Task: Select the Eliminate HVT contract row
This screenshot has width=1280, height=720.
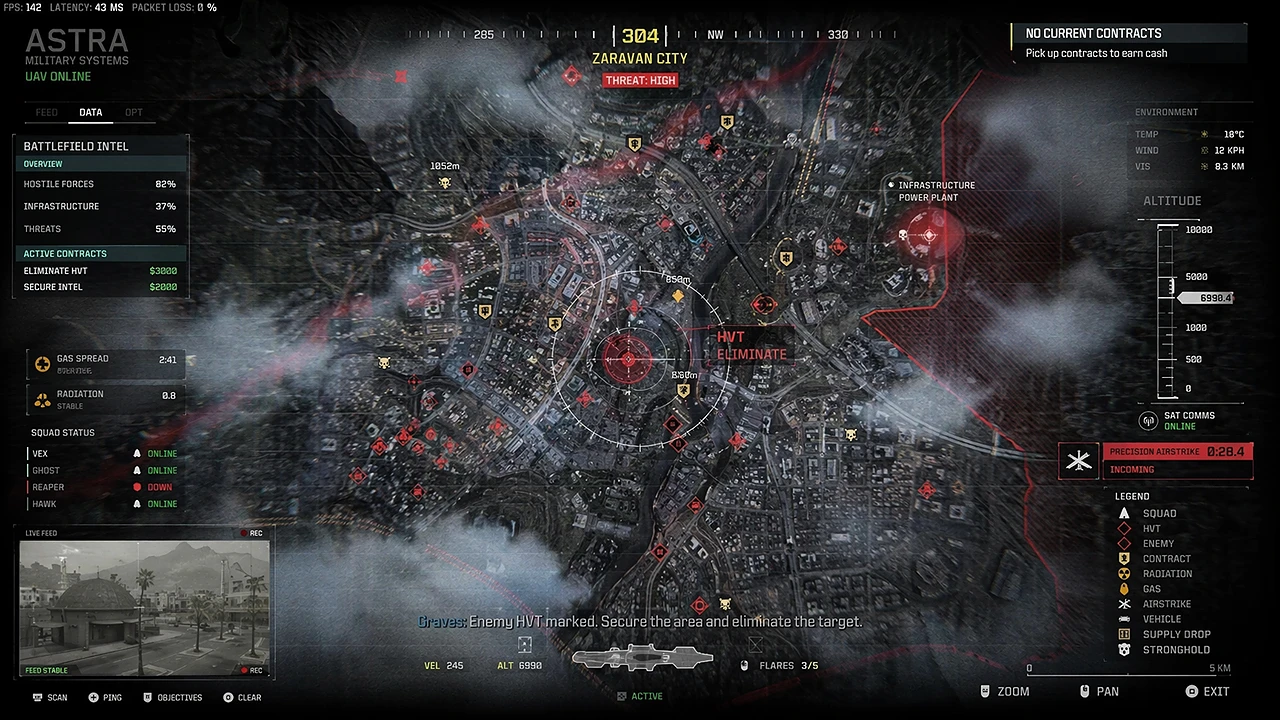Action: point(100,271)
